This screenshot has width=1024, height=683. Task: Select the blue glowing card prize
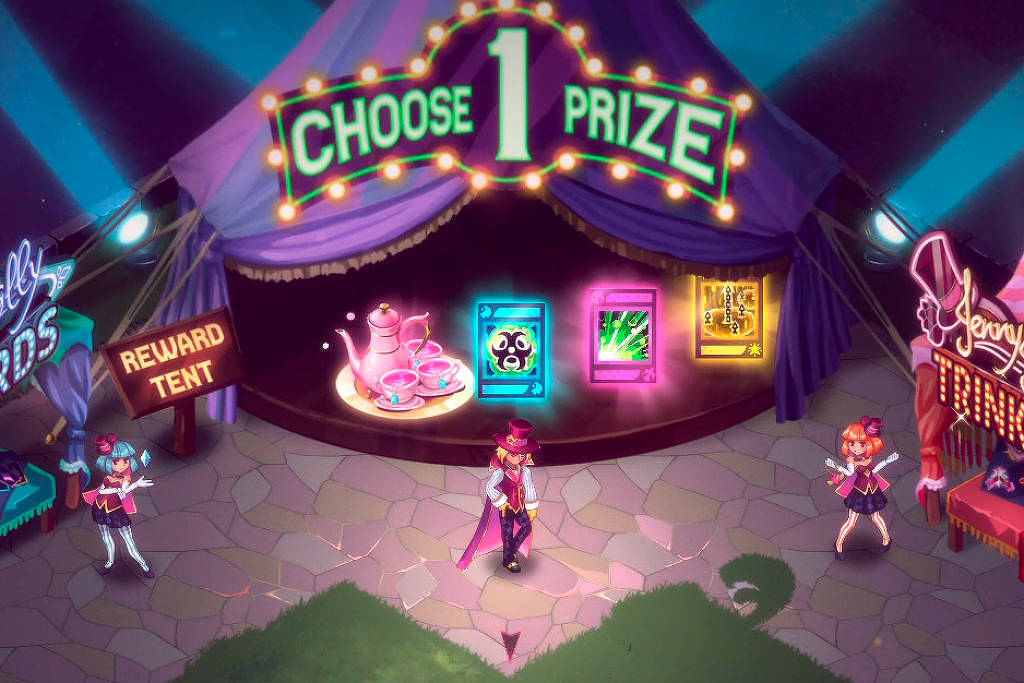click(511, 349)
